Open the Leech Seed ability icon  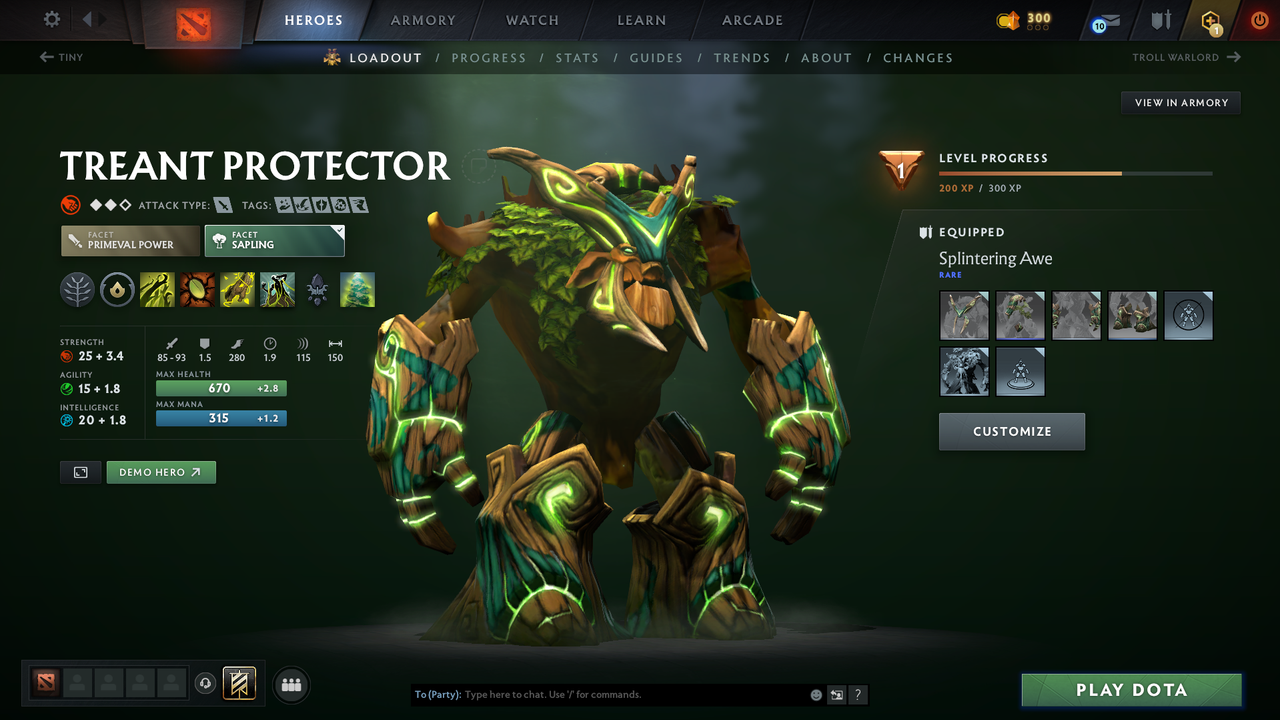[196, 289]
